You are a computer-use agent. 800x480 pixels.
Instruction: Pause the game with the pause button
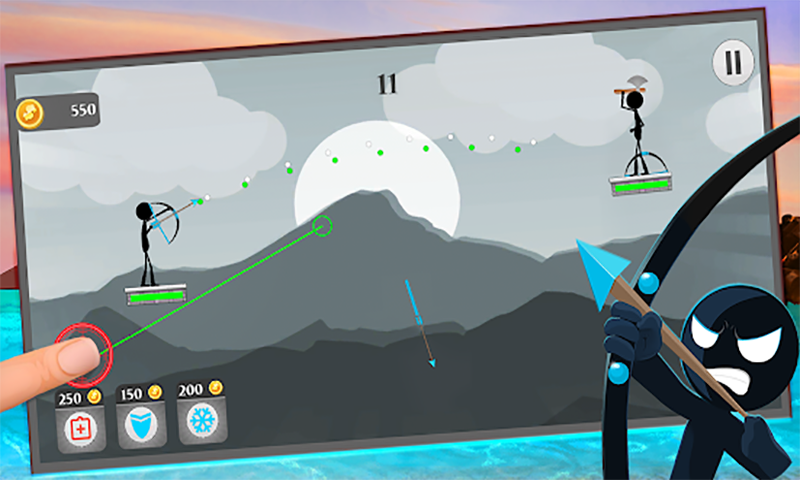(x=733, y=64)
